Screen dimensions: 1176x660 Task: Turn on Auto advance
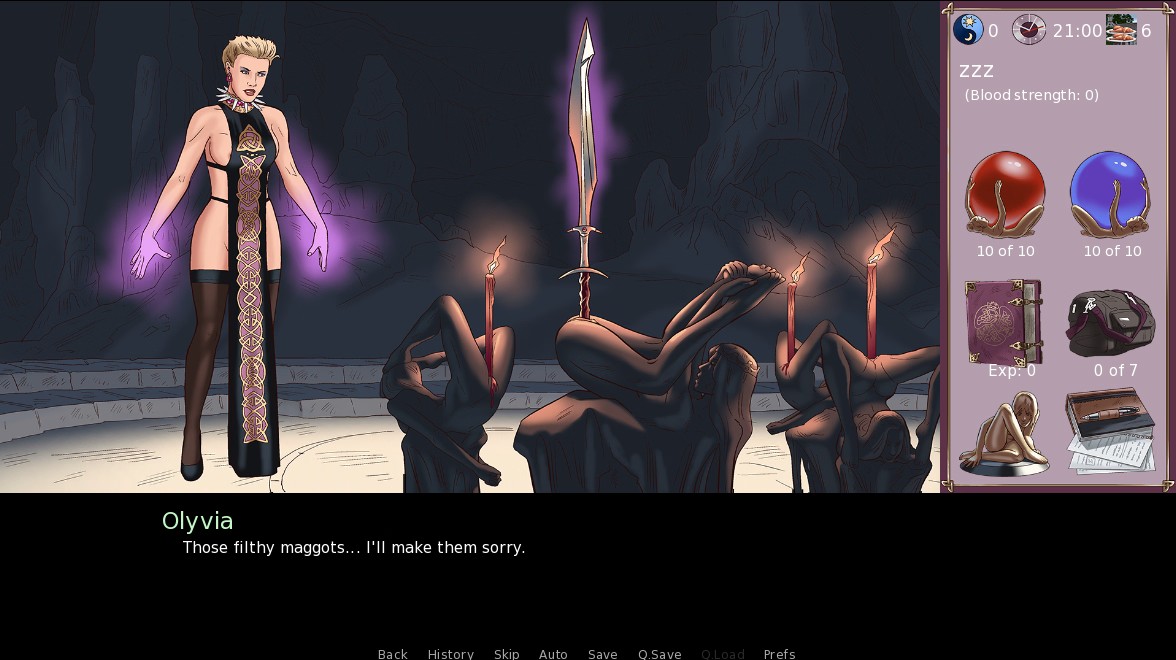(x=553, y=654)
